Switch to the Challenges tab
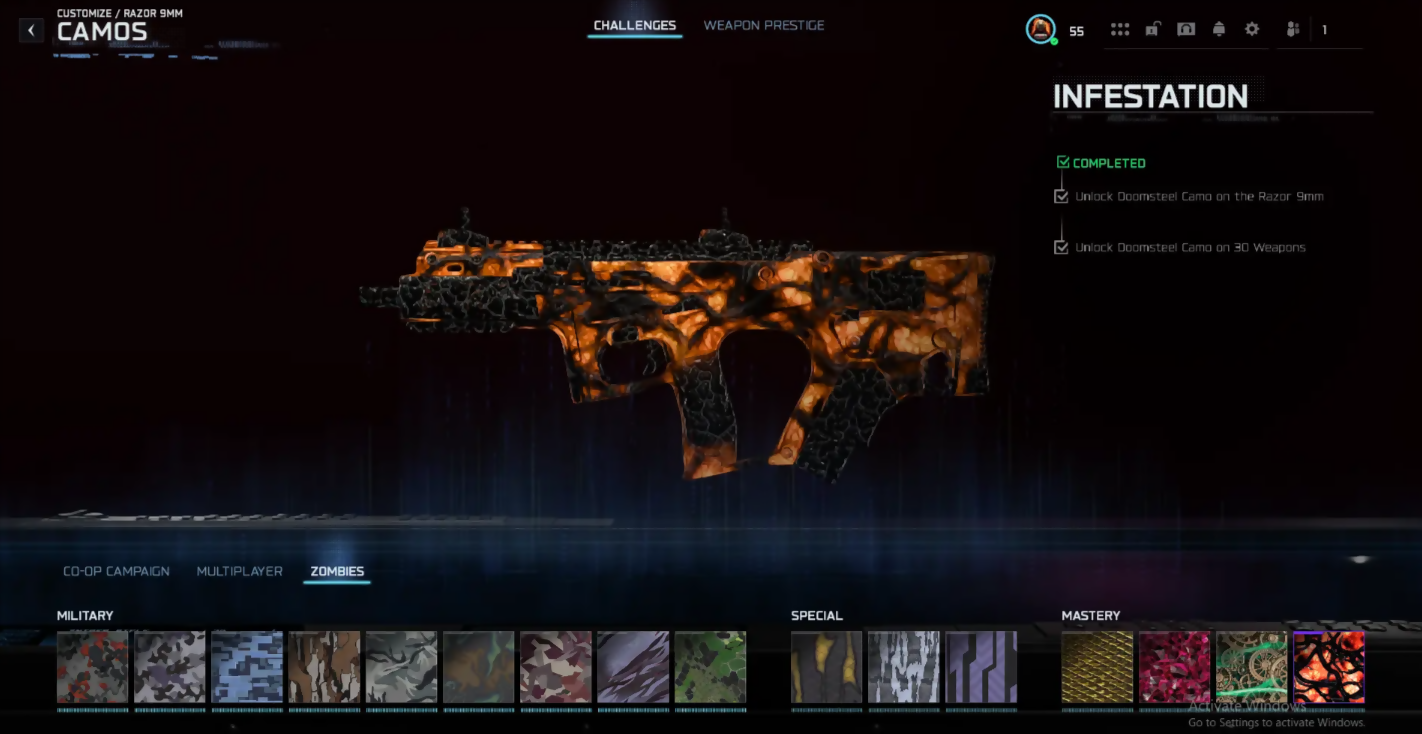 (635, 25)
